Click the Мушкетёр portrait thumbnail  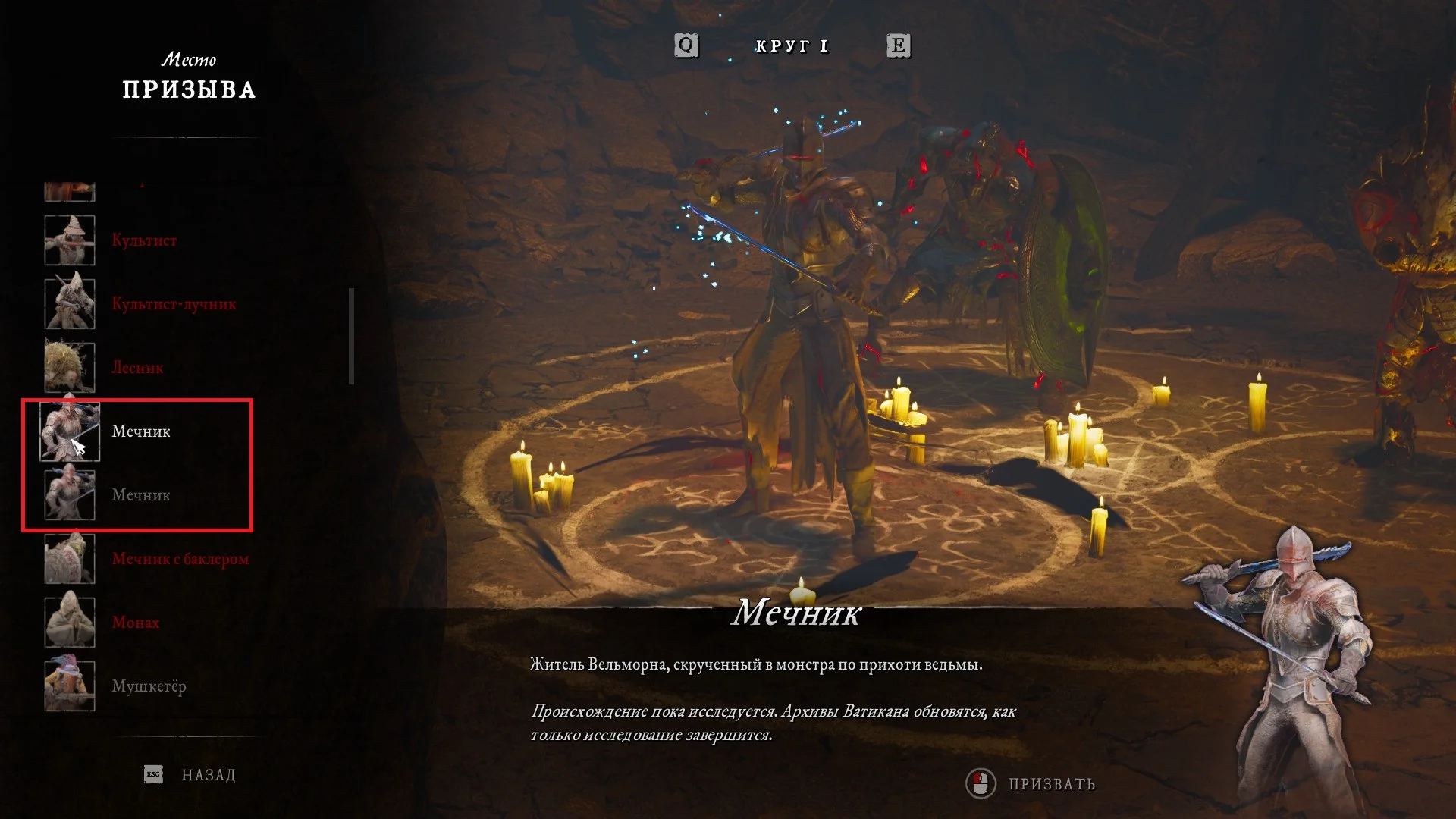pyautogui.click(x=70, y=686)
